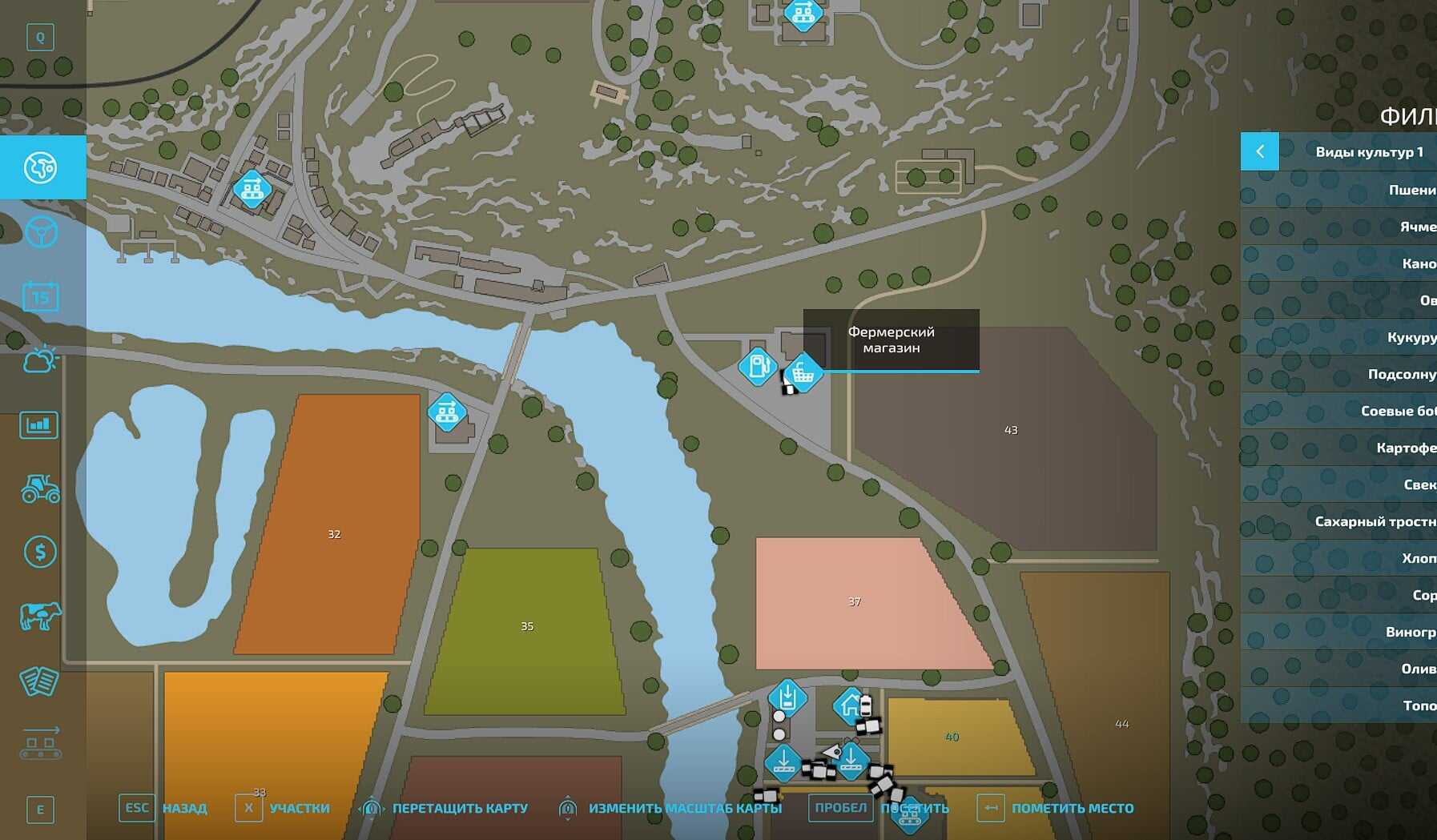Open the finances dollar page

(x=40, y=552)
